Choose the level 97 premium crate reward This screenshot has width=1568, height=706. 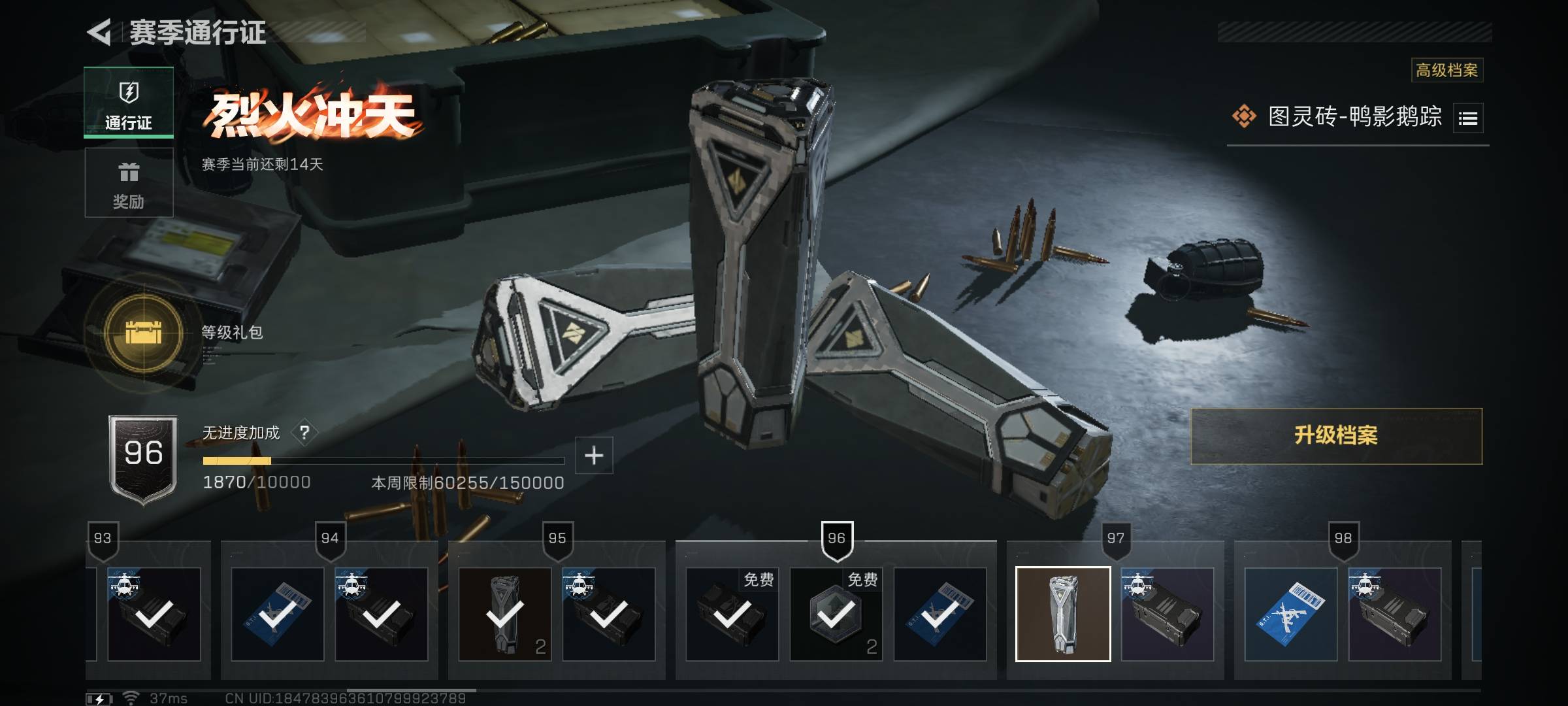click(x=1167, y=614)
